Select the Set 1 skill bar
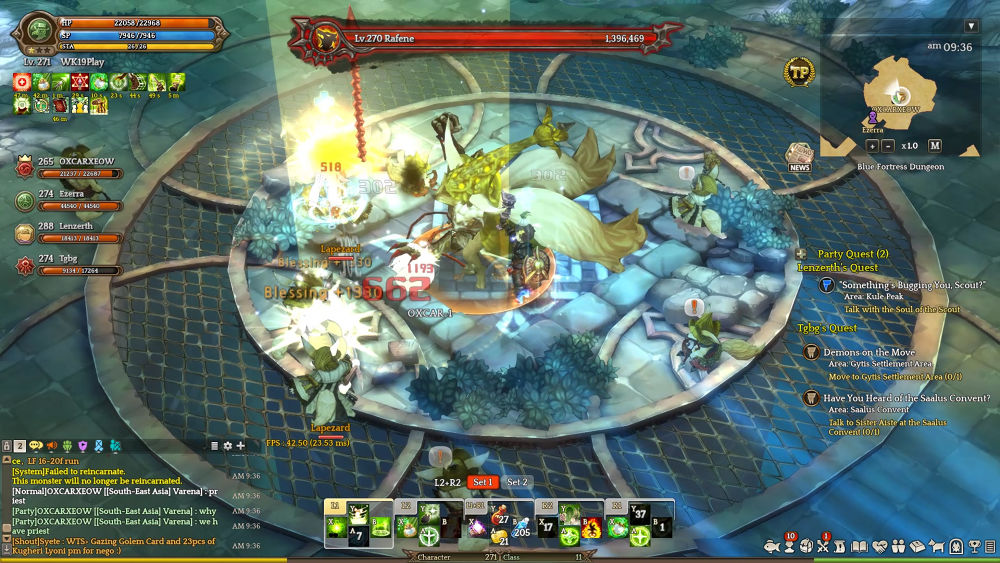This screenshot has width=1000, height=563. [484, 482]
